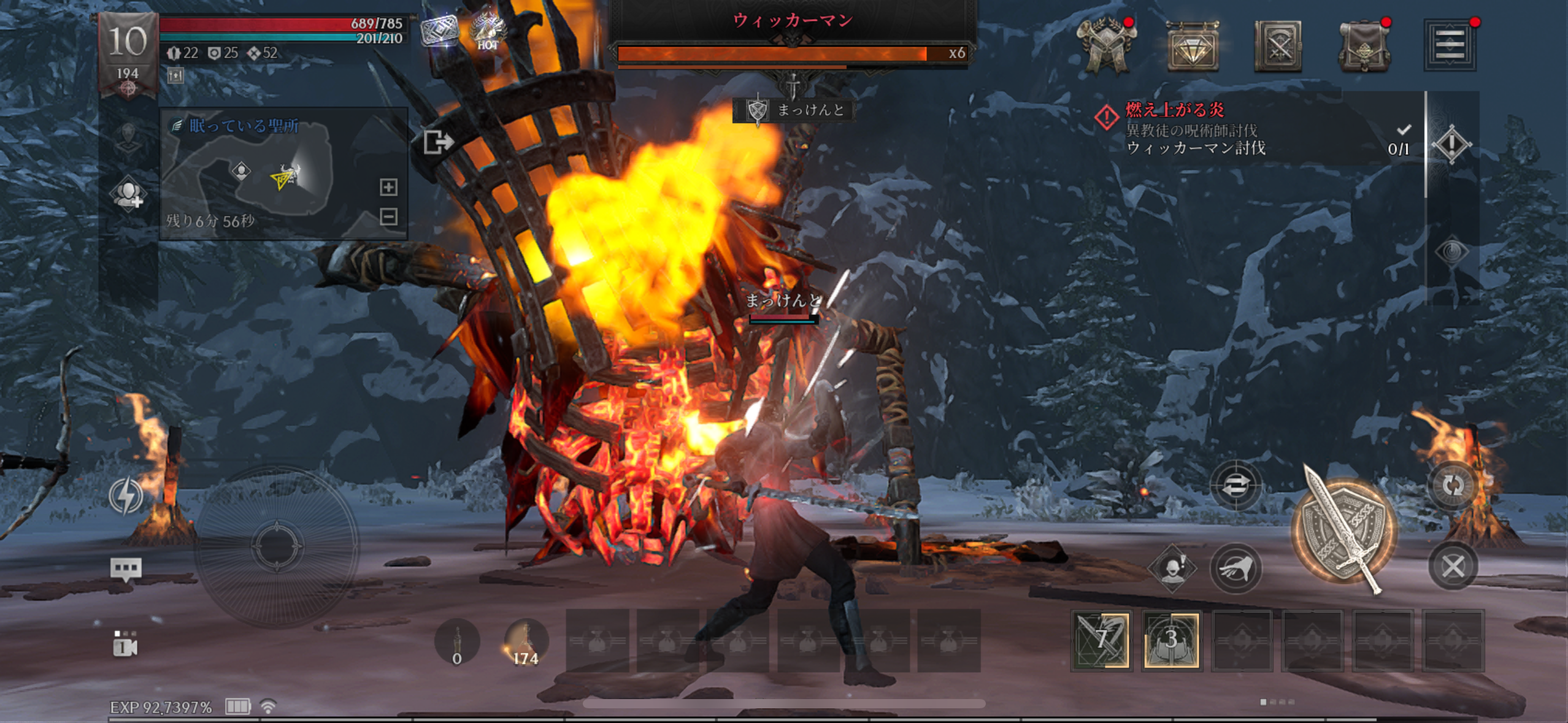Activate the skill with cooldown 7

click(1102, 640)
